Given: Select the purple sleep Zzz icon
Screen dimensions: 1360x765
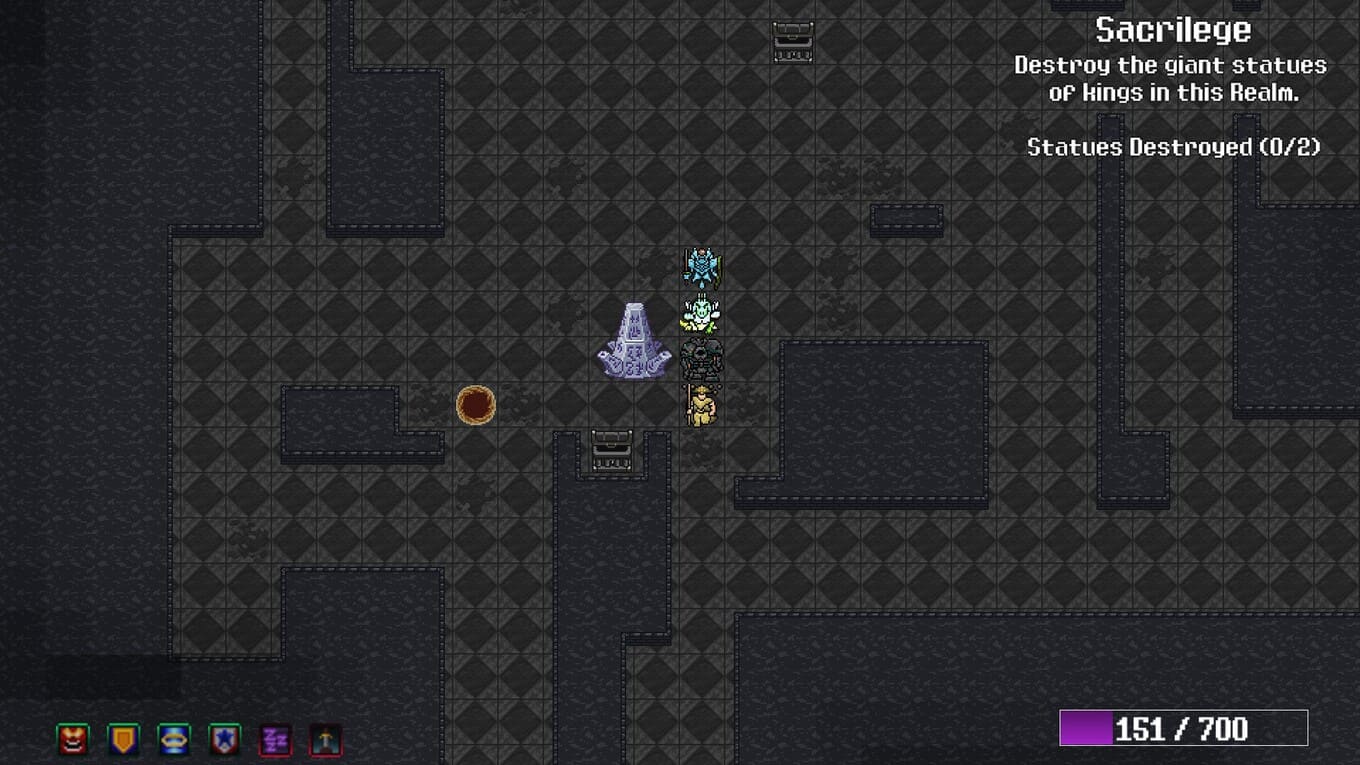Looking at the screenshot, I should pos(275,740).
